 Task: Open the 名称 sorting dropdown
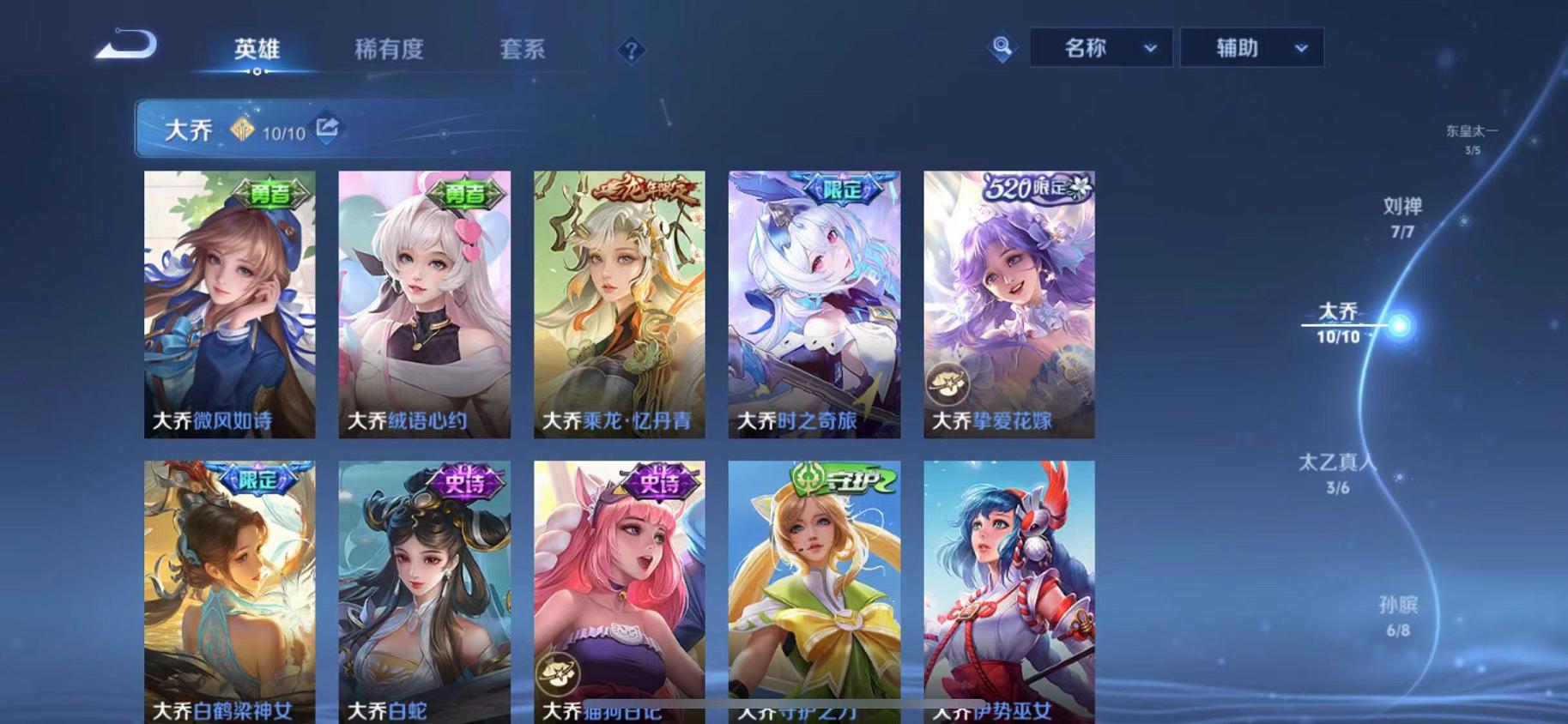(1101, 47)
